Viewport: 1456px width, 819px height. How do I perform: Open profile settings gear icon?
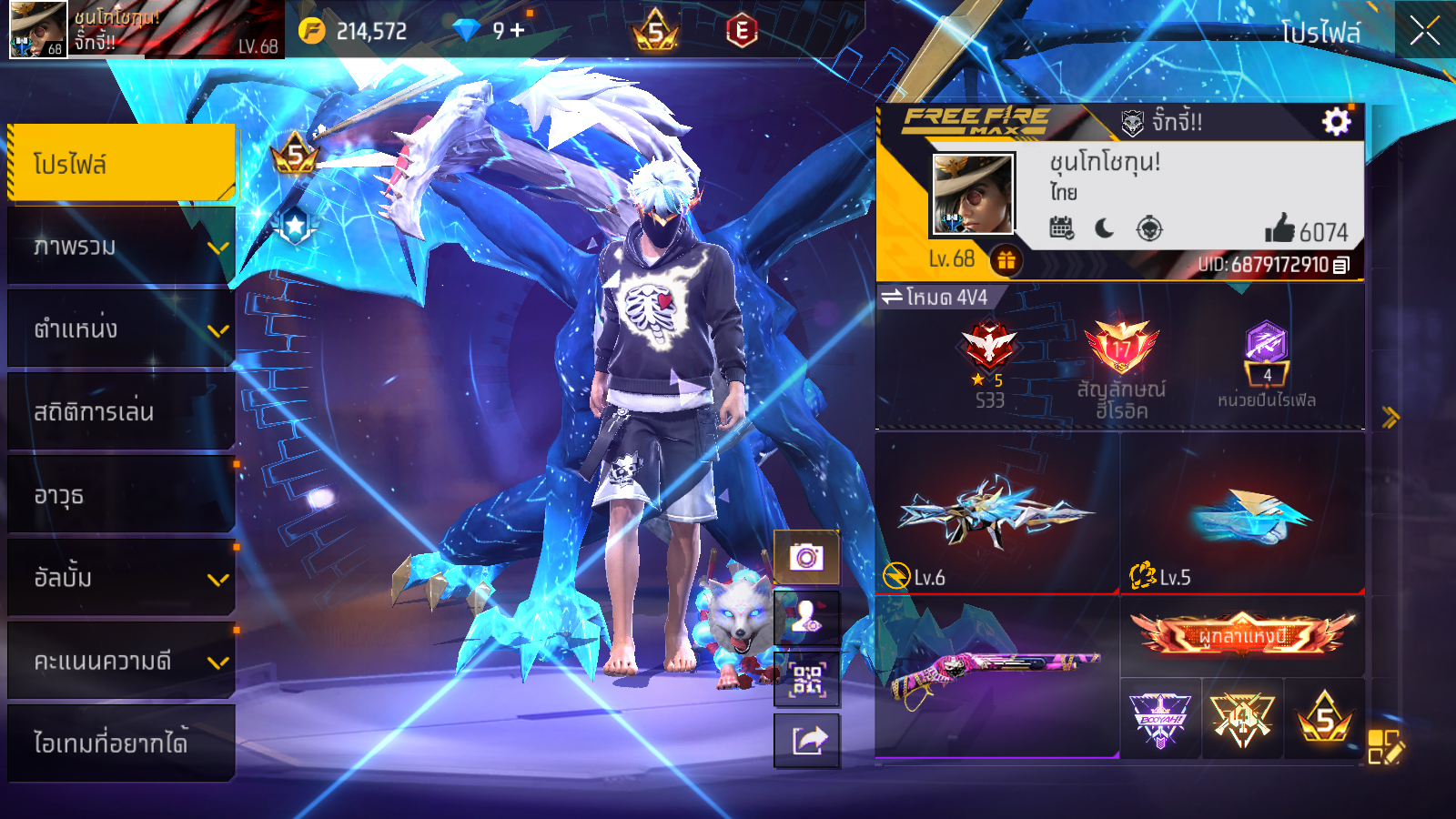(1336, 121)
